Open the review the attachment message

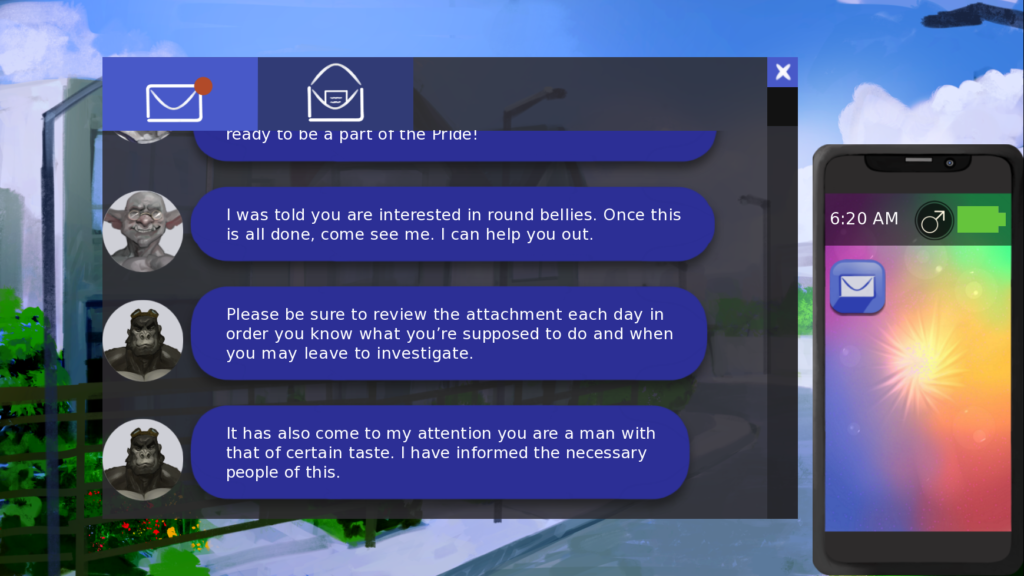click(x=449, y=334)
